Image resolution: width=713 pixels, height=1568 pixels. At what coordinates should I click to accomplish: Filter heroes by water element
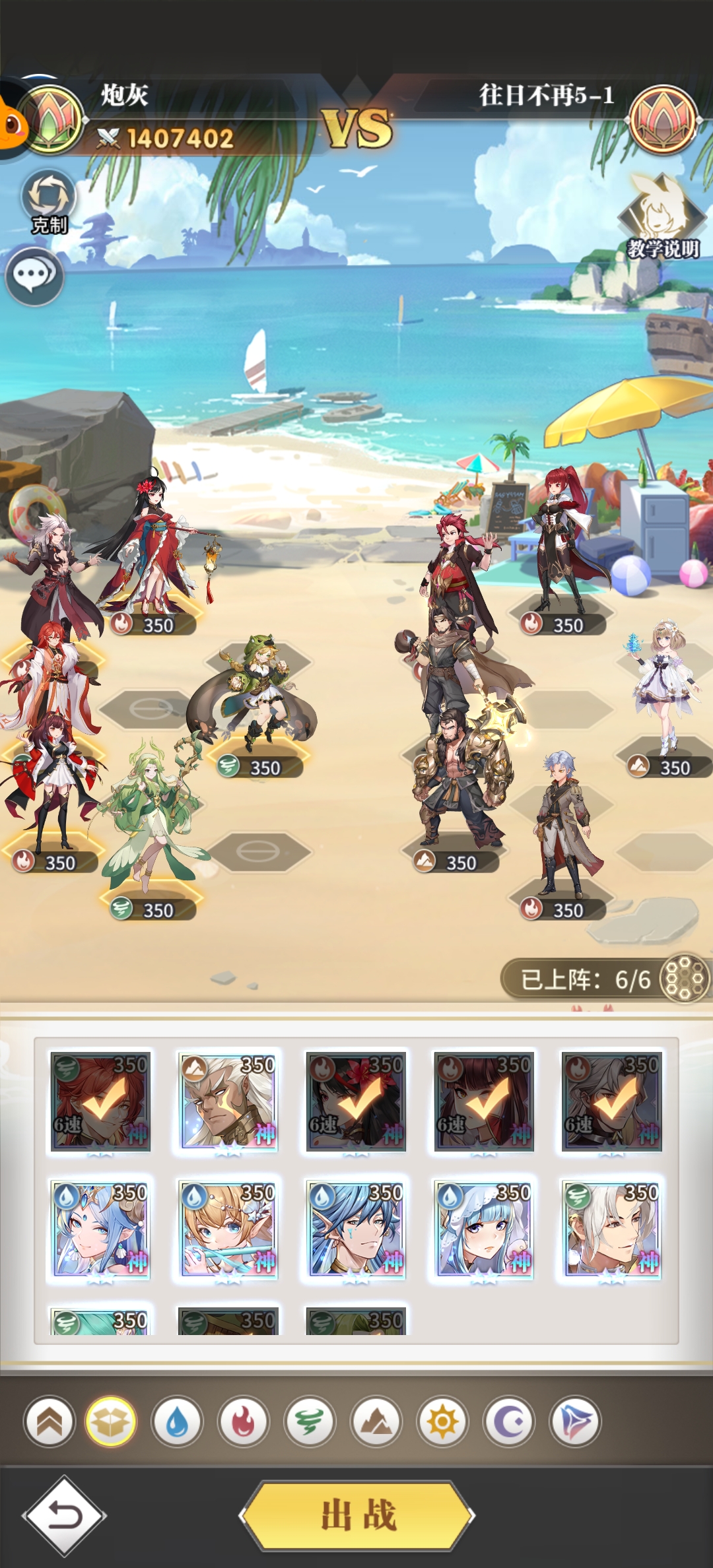(x=177, y=1421)
